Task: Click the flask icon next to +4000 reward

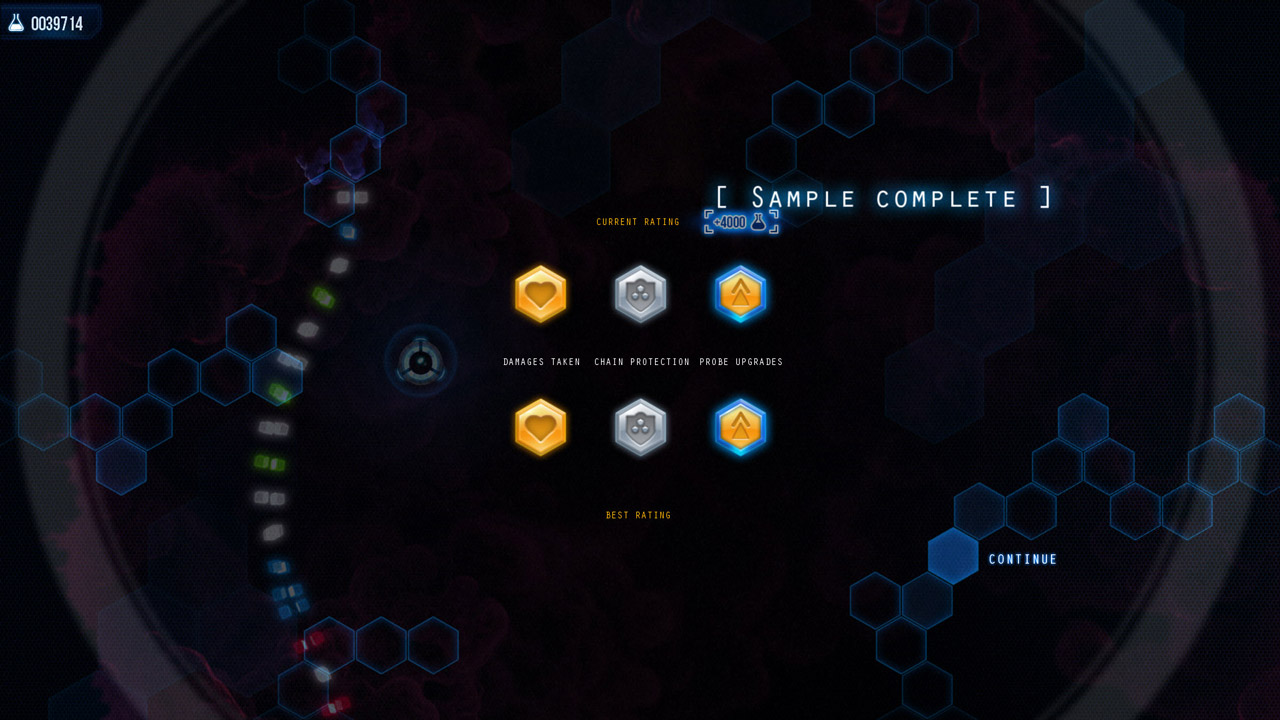Action: pyautogui.click(x=760, y=222)
